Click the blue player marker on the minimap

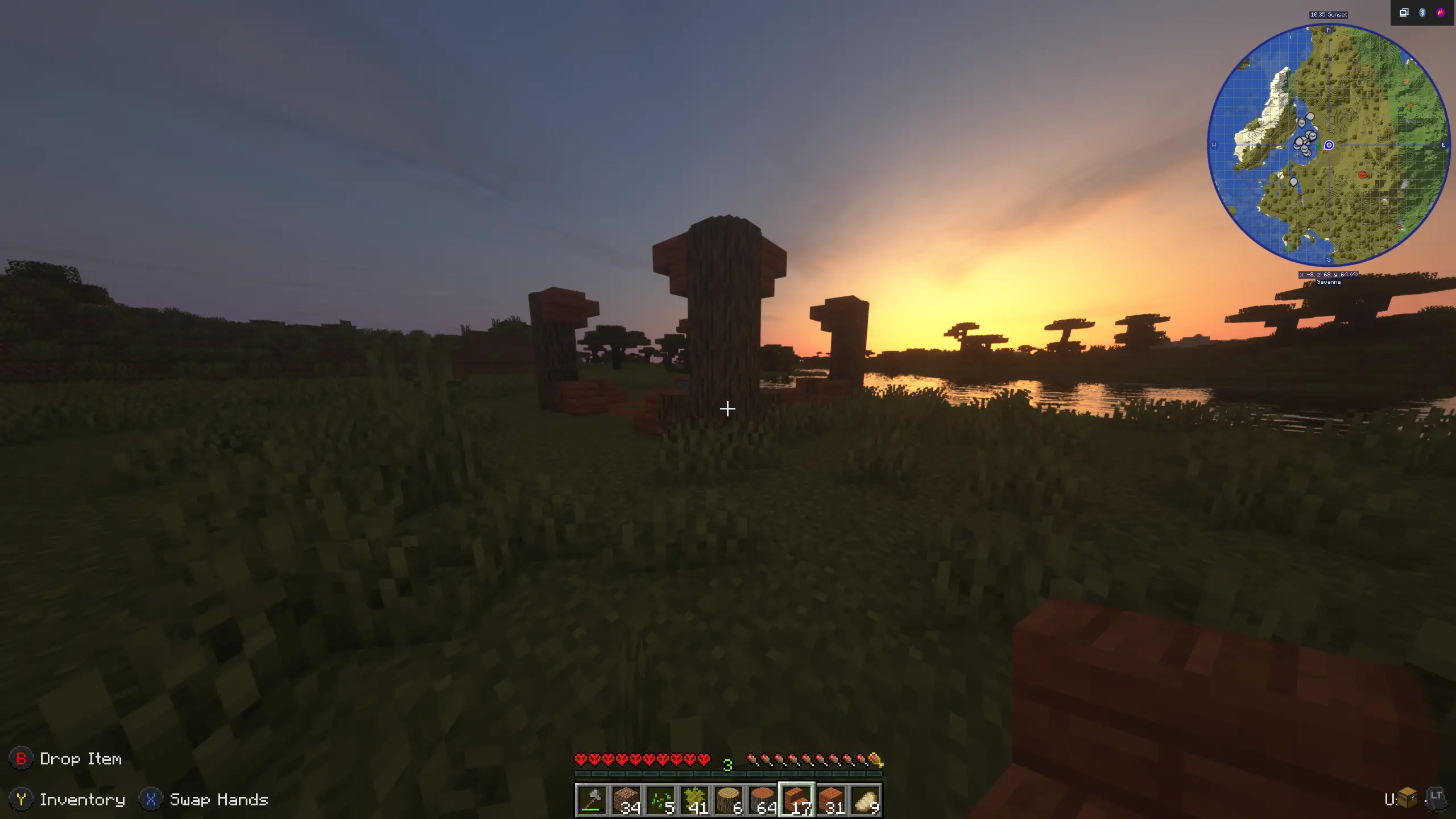[1329, 146]
